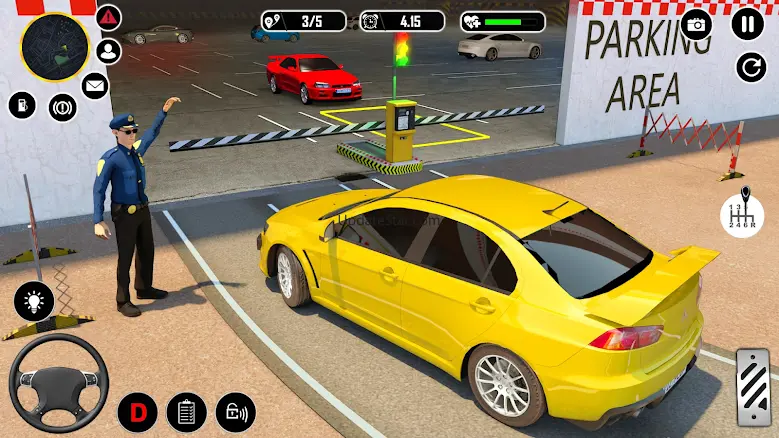Restart the level with the circular arrow
The image size is (779, 438).
click(750, 67)
